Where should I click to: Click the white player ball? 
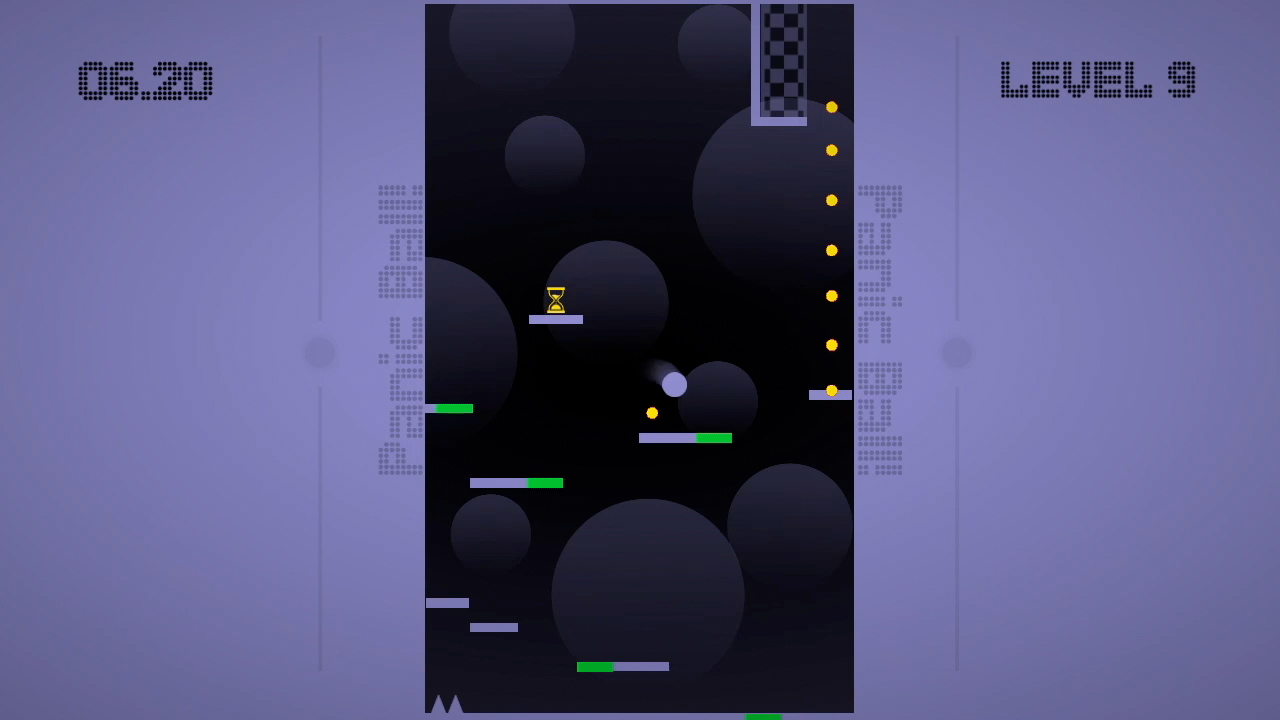click(x=675, y=383)
